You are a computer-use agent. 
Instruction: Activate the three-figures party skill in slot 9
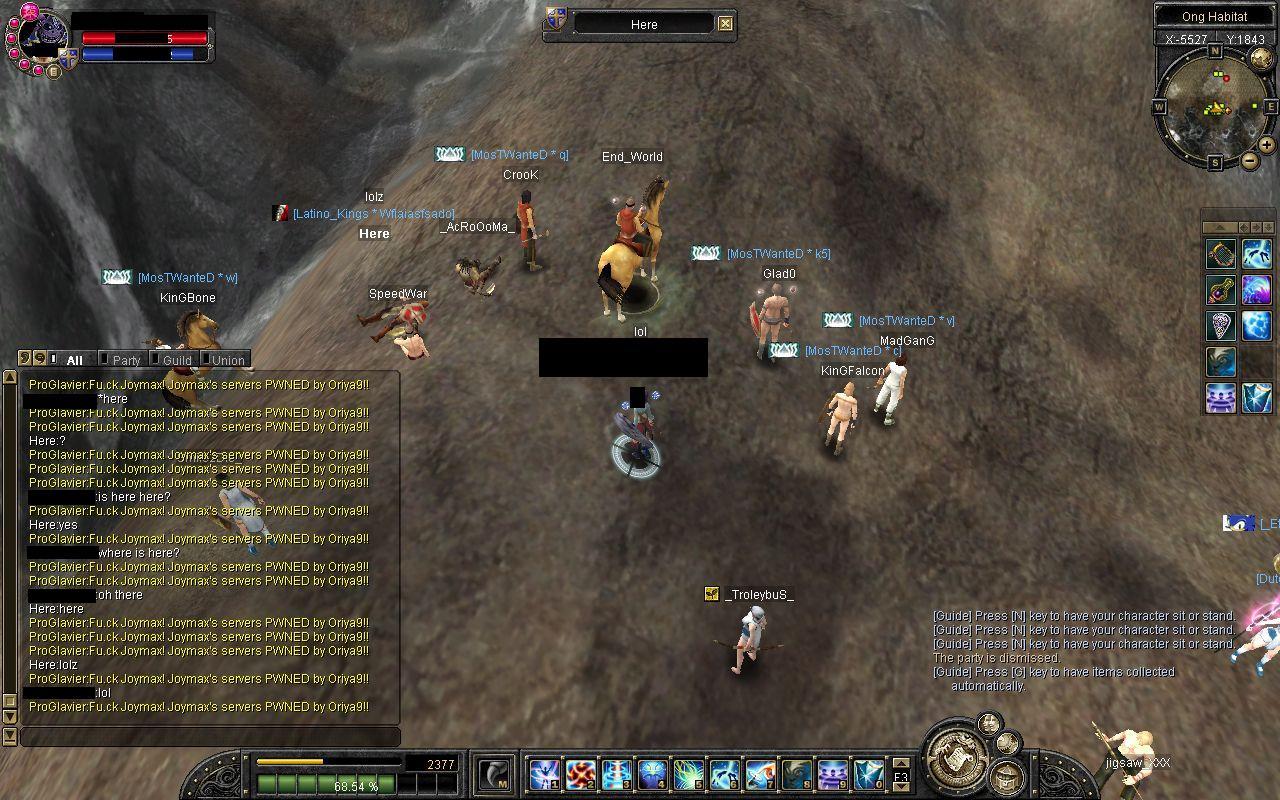833,774
